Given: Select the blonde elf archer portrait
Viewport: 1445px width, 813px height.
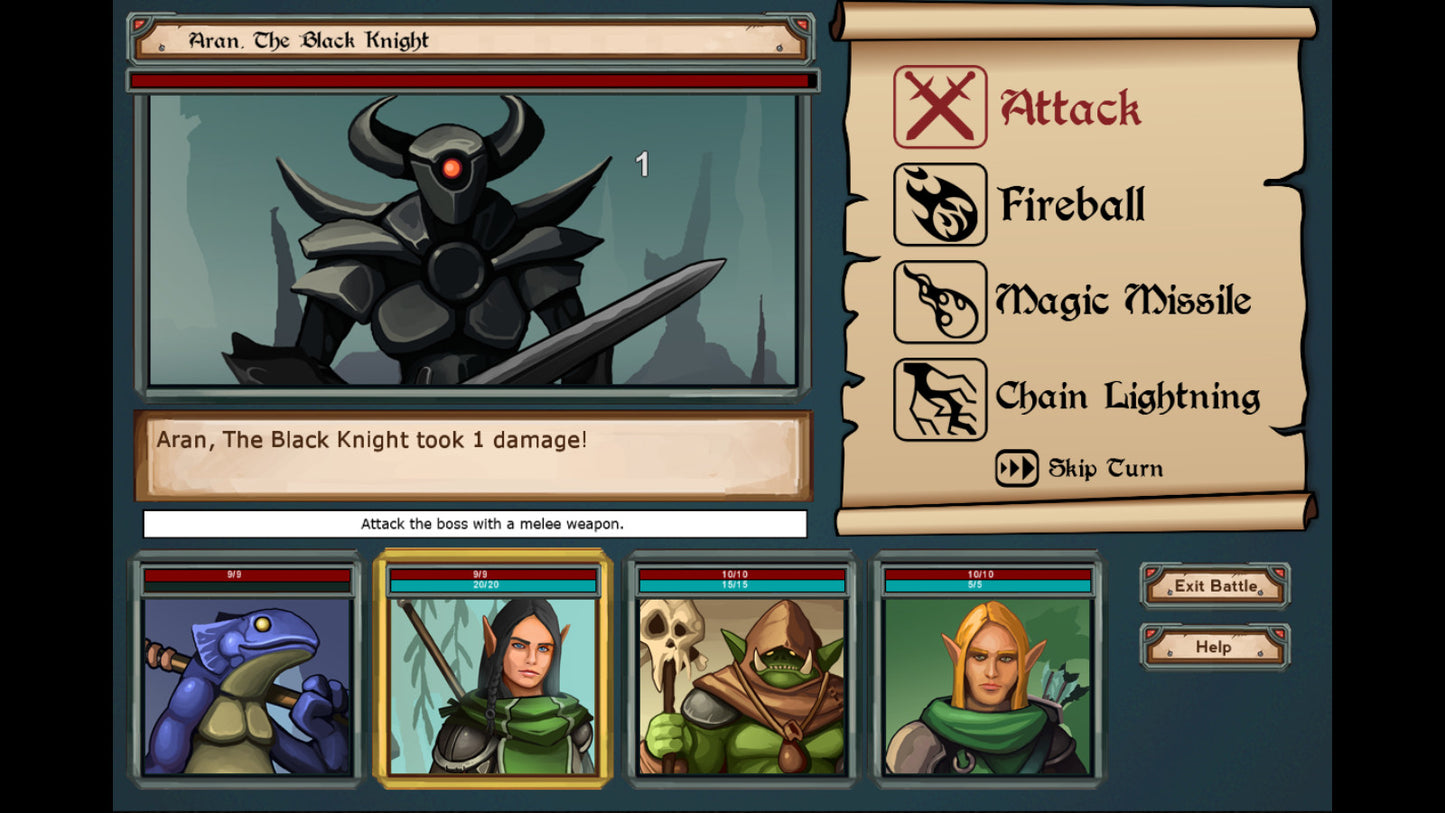Looking at the screenshot, I should point(987,685).
